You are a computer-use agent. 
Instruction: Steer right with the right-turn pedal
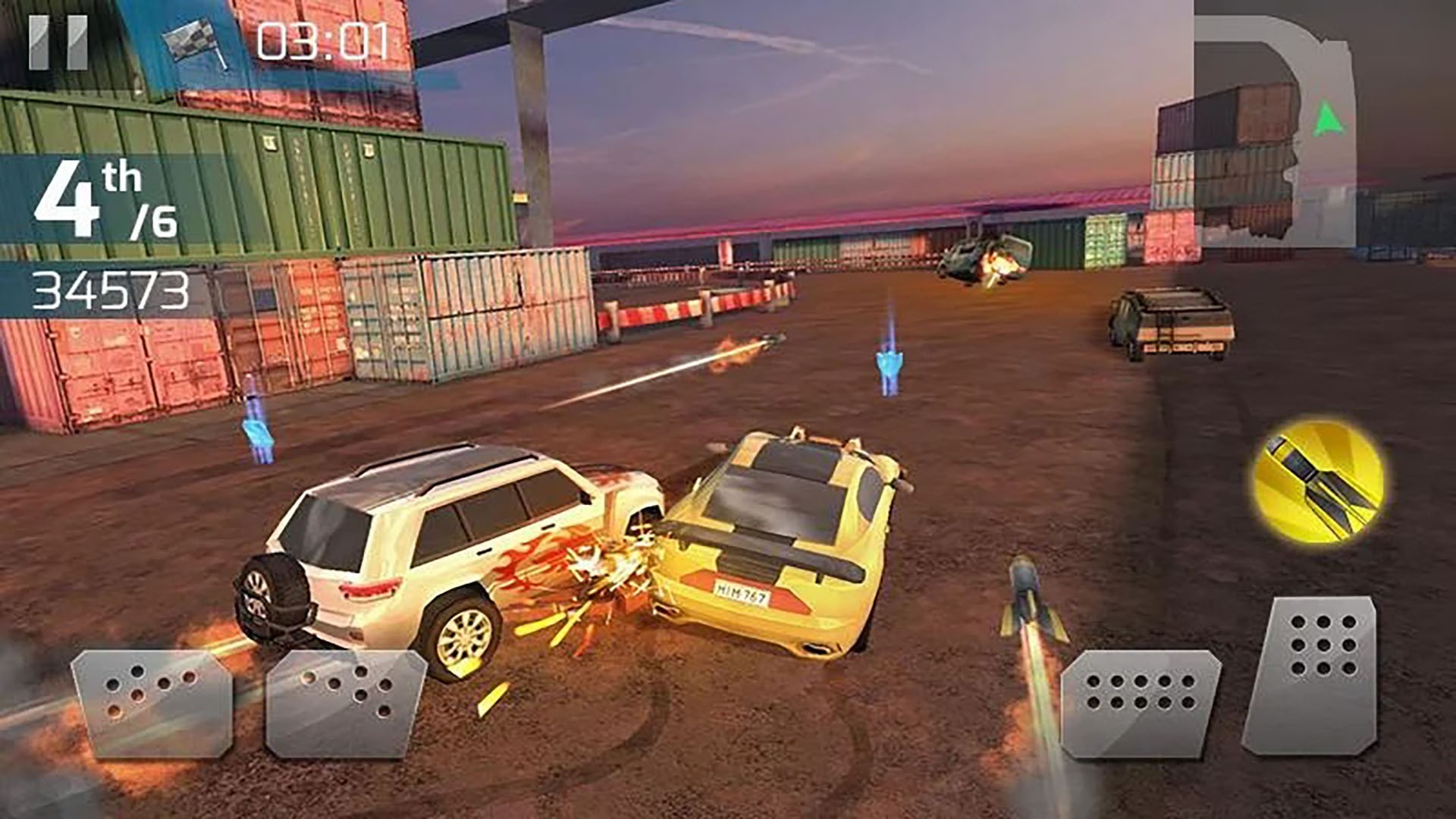[x=346, y=703]
